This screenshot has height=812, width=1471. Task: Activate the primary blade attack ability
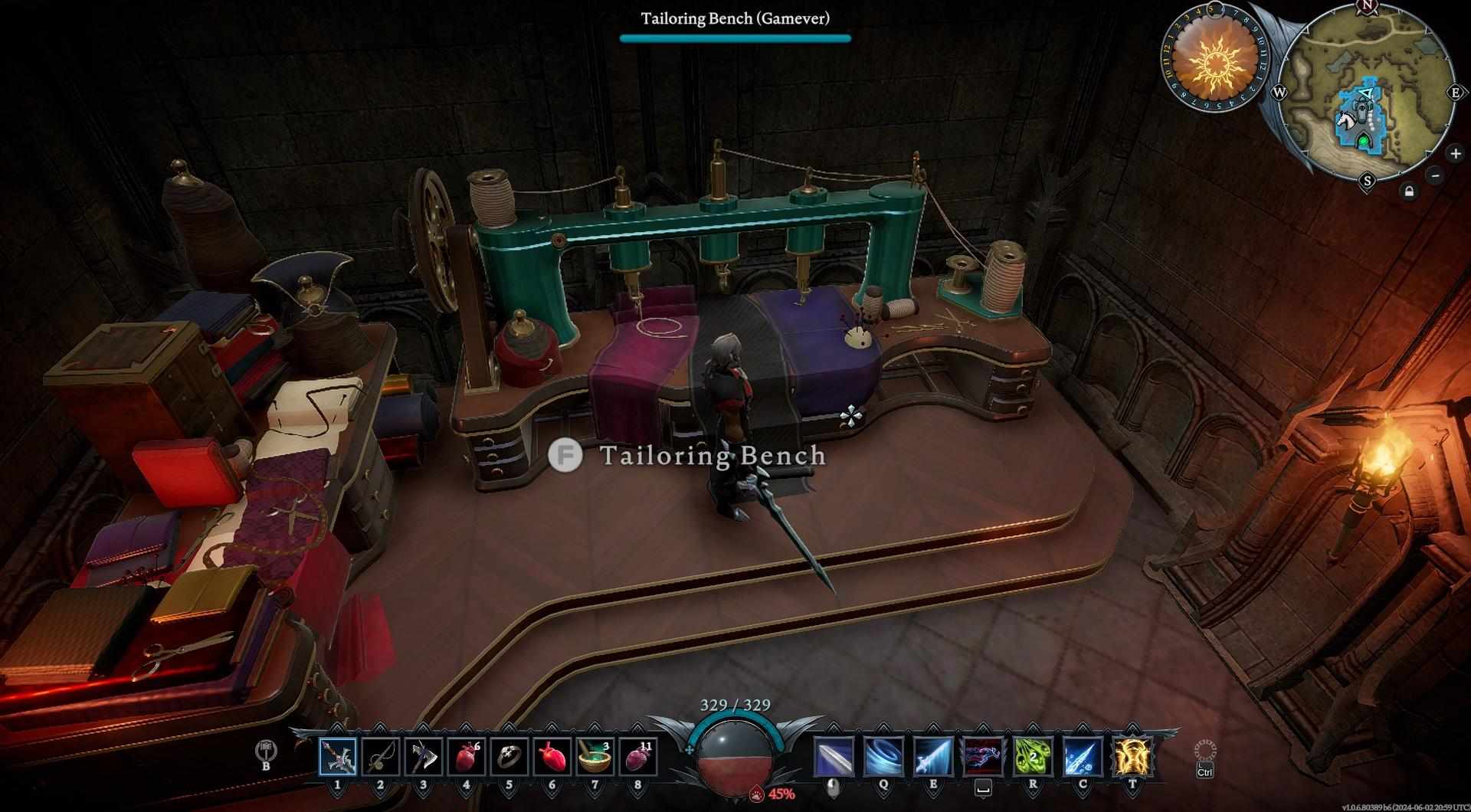coord(834,756)
